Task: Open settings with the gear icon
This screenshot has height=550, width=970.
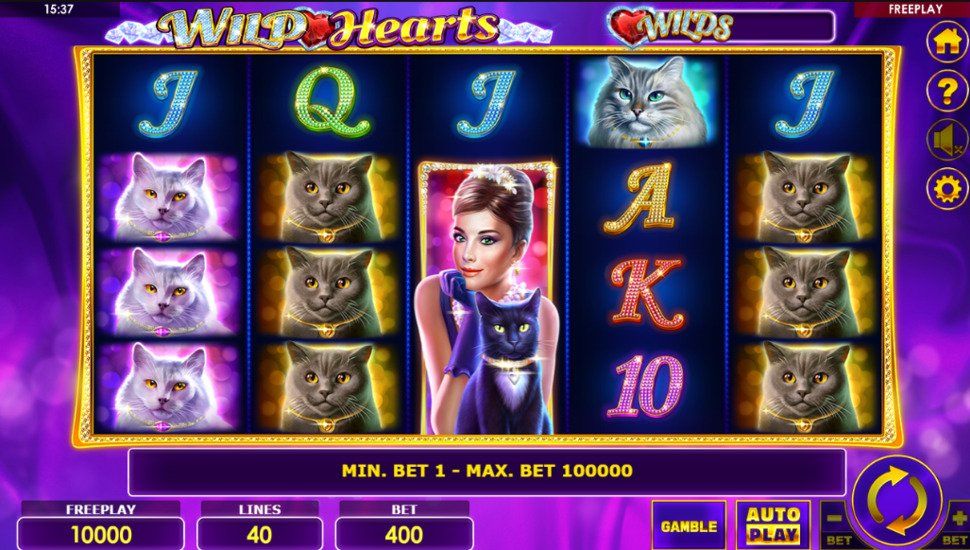Action: point(946,188)
